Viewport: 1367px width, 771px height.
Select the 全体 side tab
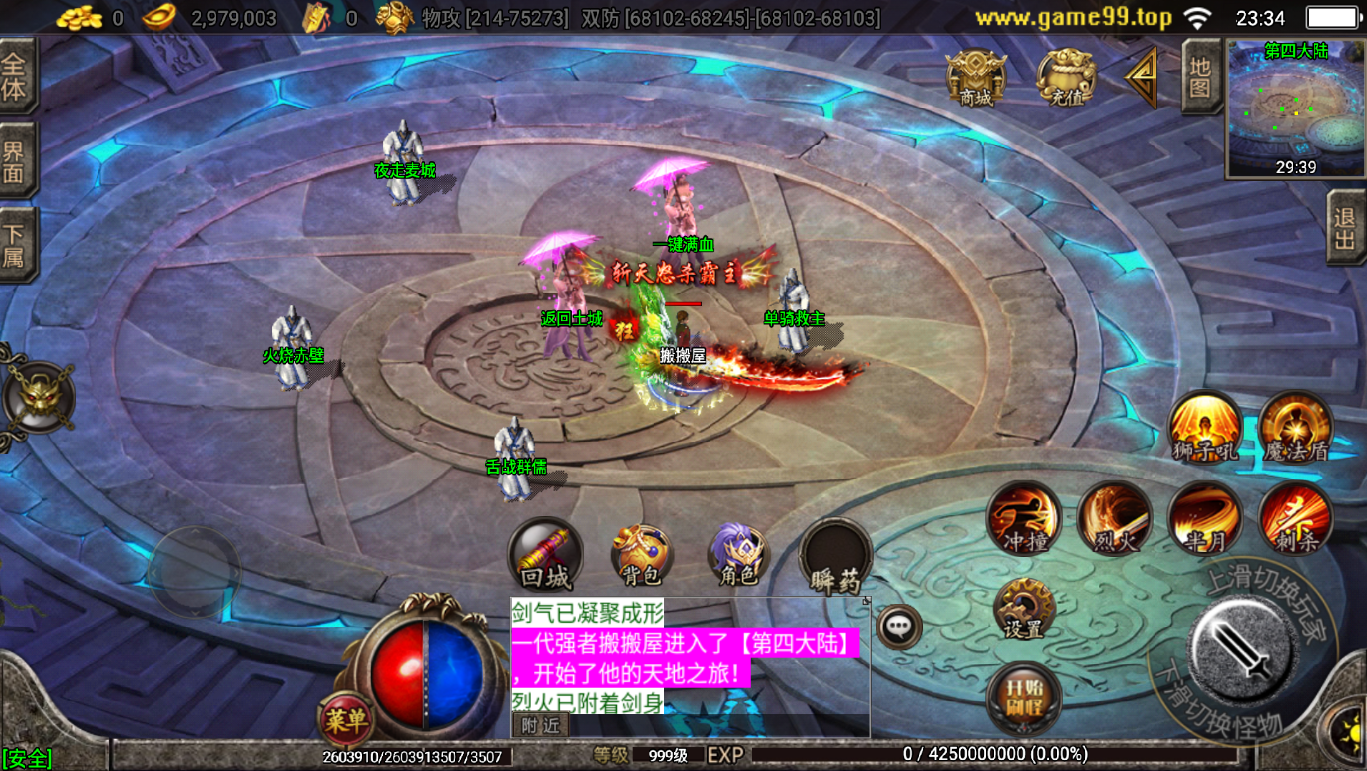[16, 76]
